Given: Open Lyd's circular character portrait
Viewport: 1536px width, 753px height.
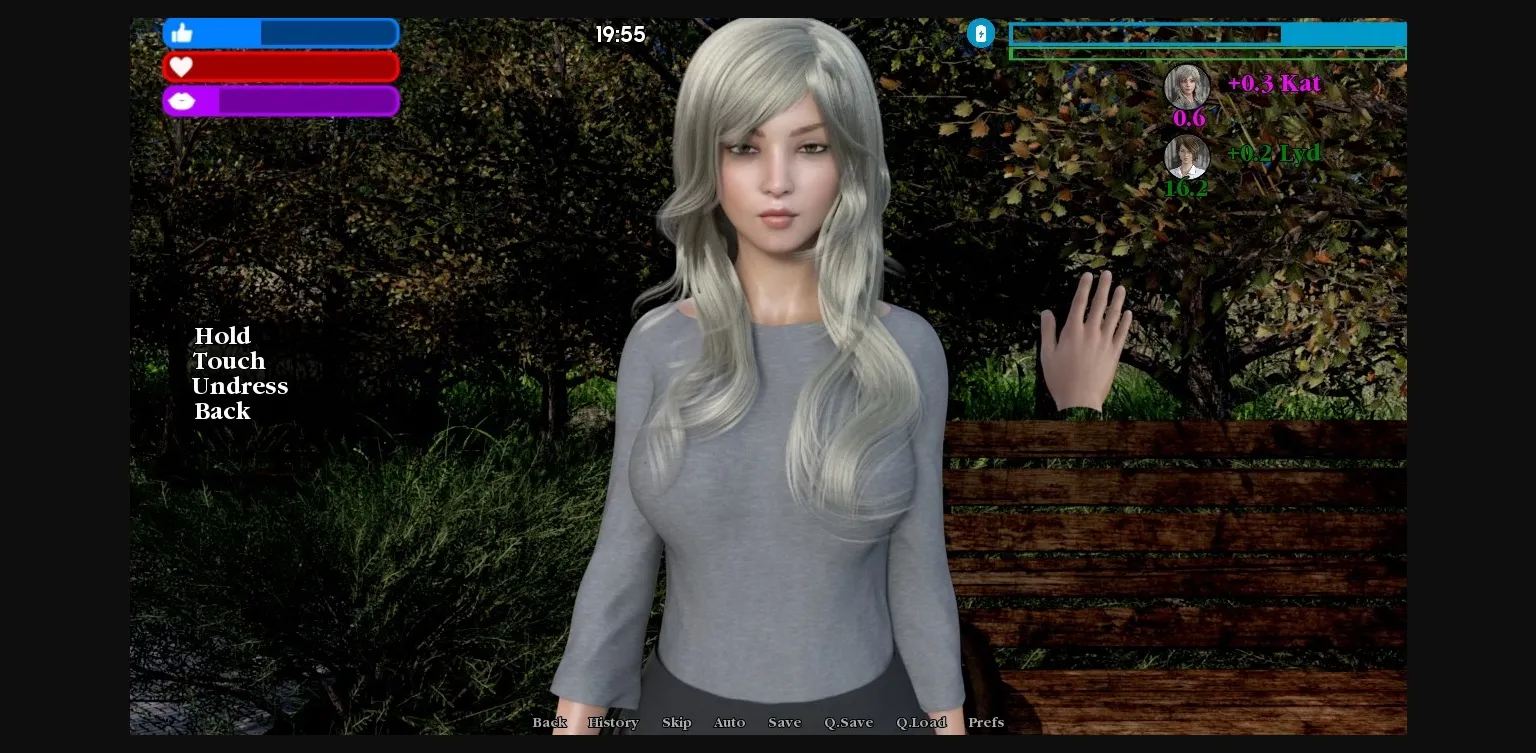Looking at the screenshot, I should [x=1186, y=157].
